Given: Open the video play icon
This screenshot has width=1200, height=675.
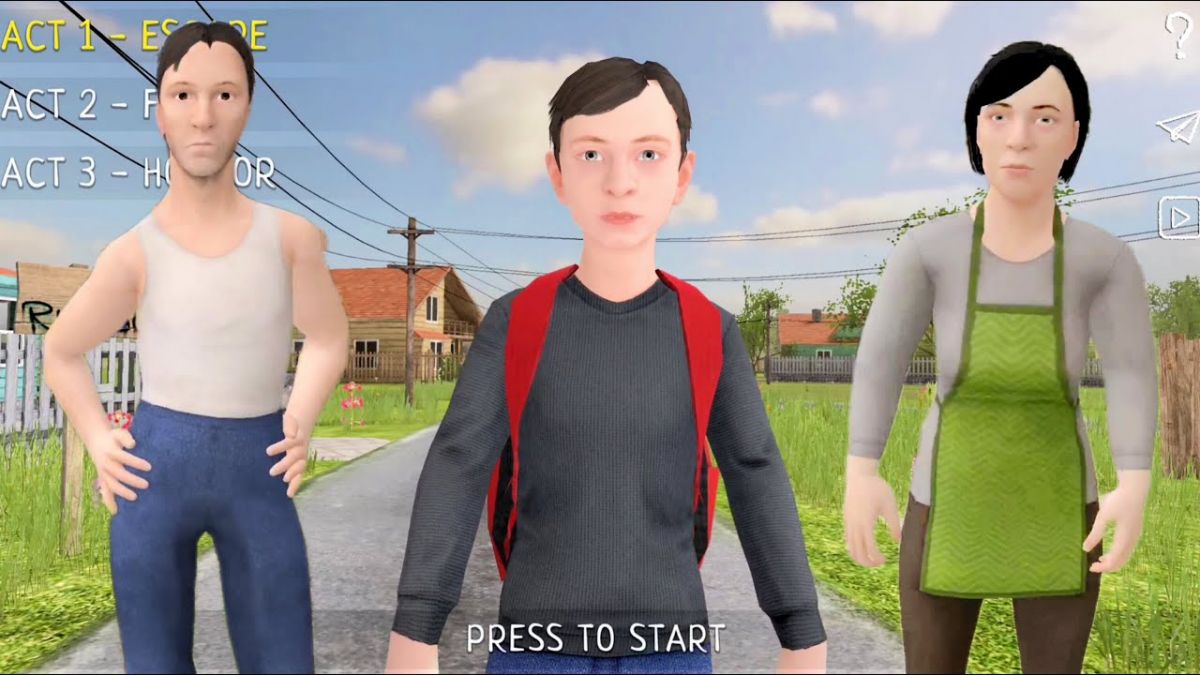Looking at the screenshot, I should pos(1178,217).
